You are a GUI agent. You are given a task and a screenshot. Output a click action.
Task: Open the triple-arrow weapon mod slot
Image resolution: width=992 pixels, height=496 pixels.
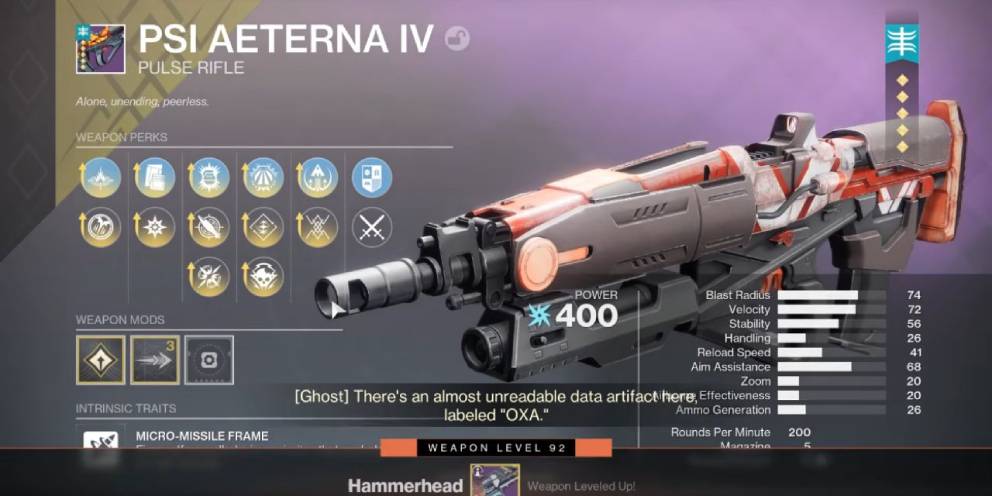click(x=155, y=360)
